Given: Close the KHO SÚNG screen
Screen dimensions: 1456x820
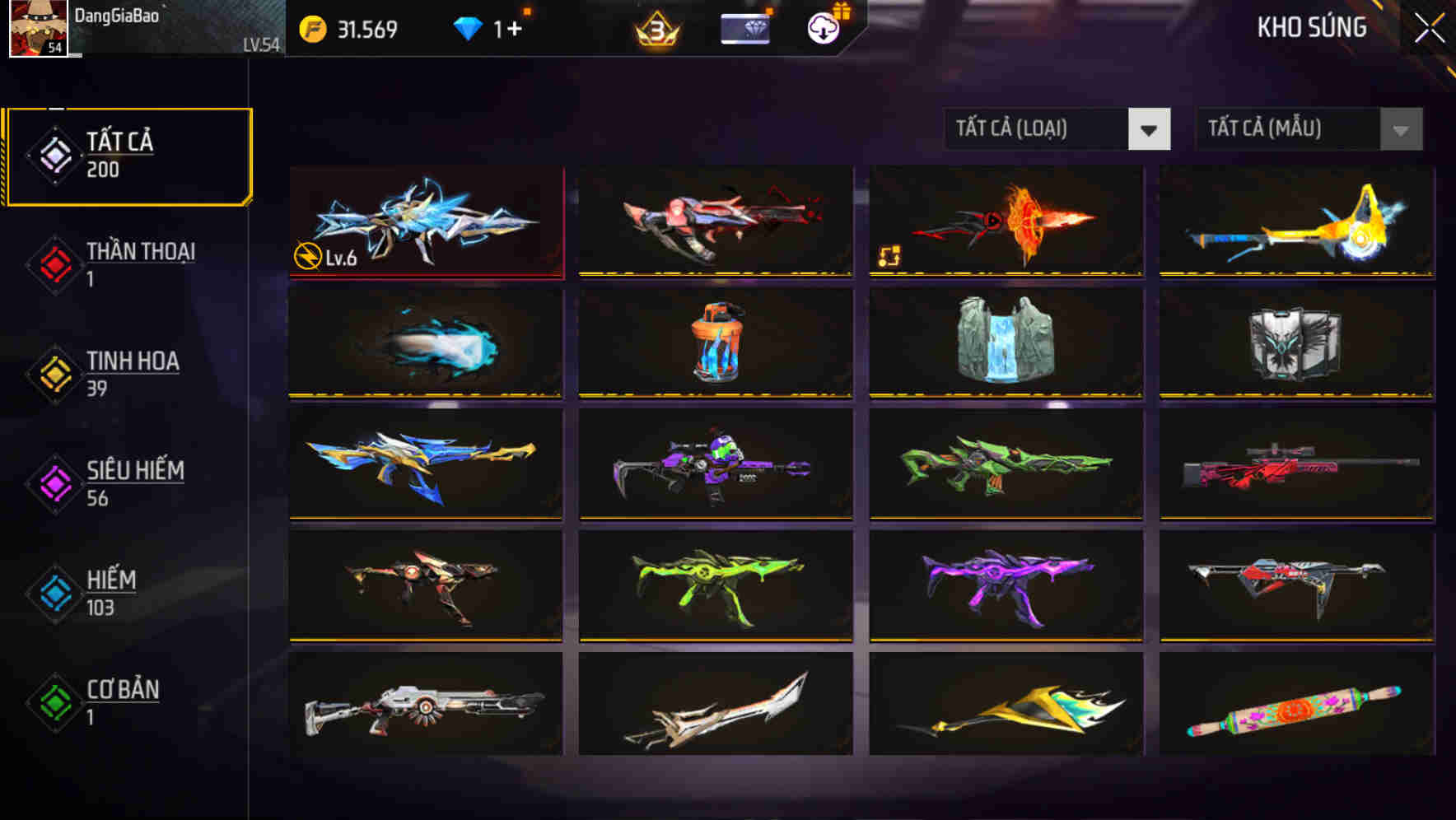Looking at the screenshot, I should click(x=1430, y=26).
